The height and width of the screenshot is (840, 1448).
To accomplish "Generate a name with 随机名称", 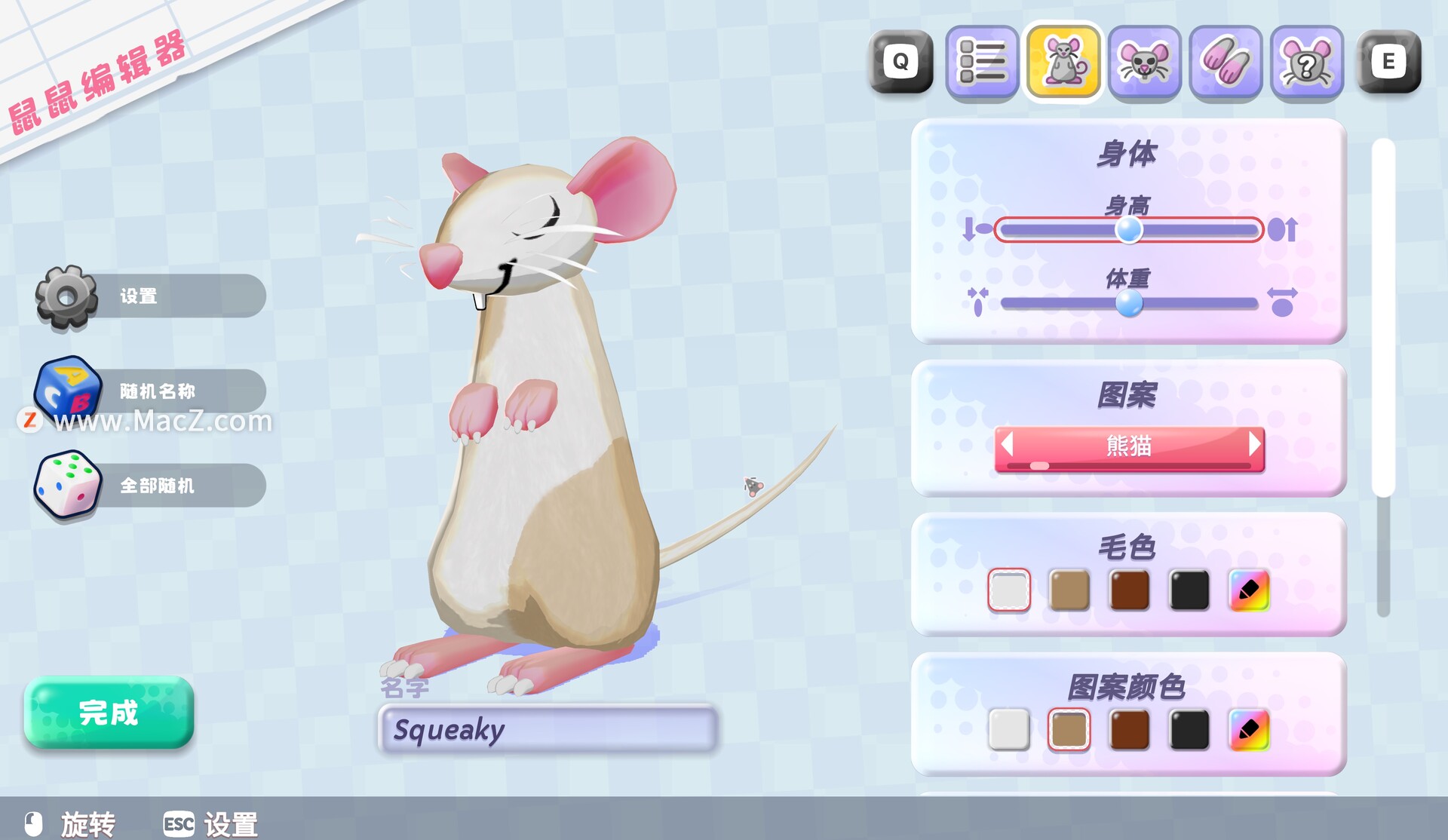I will [x=151, y=391].
